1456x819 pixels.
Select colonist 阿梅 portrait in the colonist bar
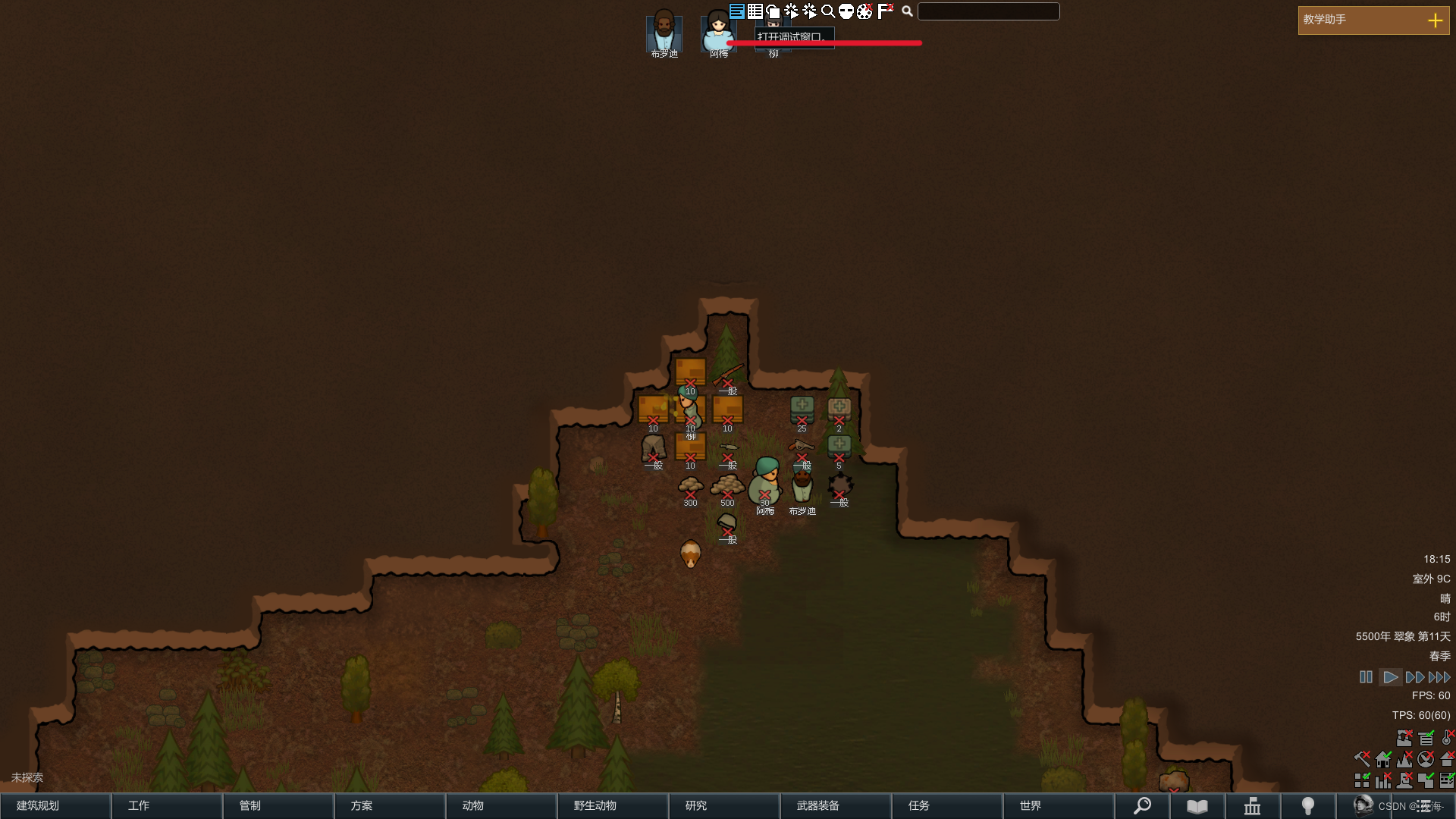tap(717, 32)
